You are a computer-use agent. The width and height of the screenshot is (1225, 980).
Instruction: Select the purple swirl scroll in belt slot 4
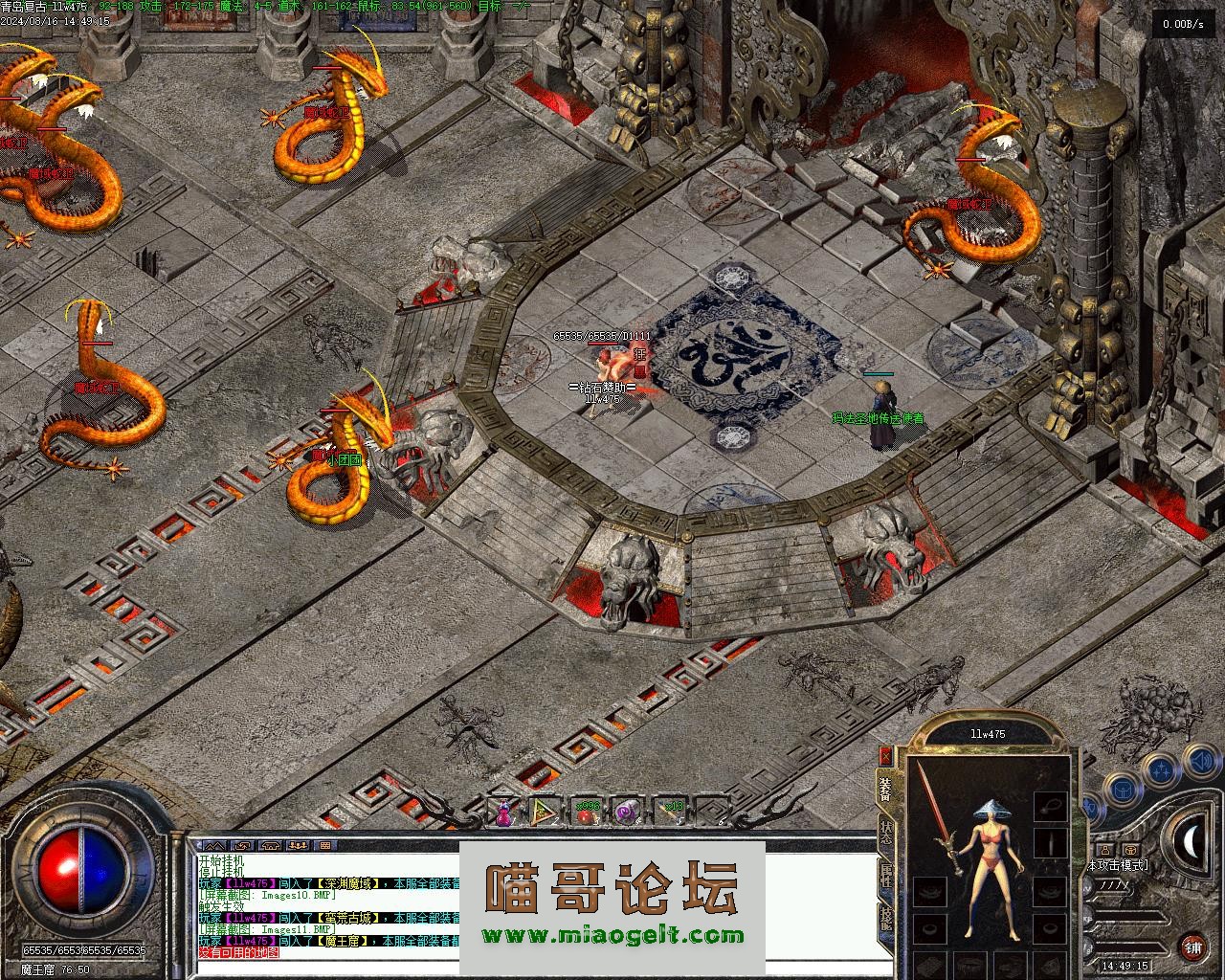pos(627,813)
